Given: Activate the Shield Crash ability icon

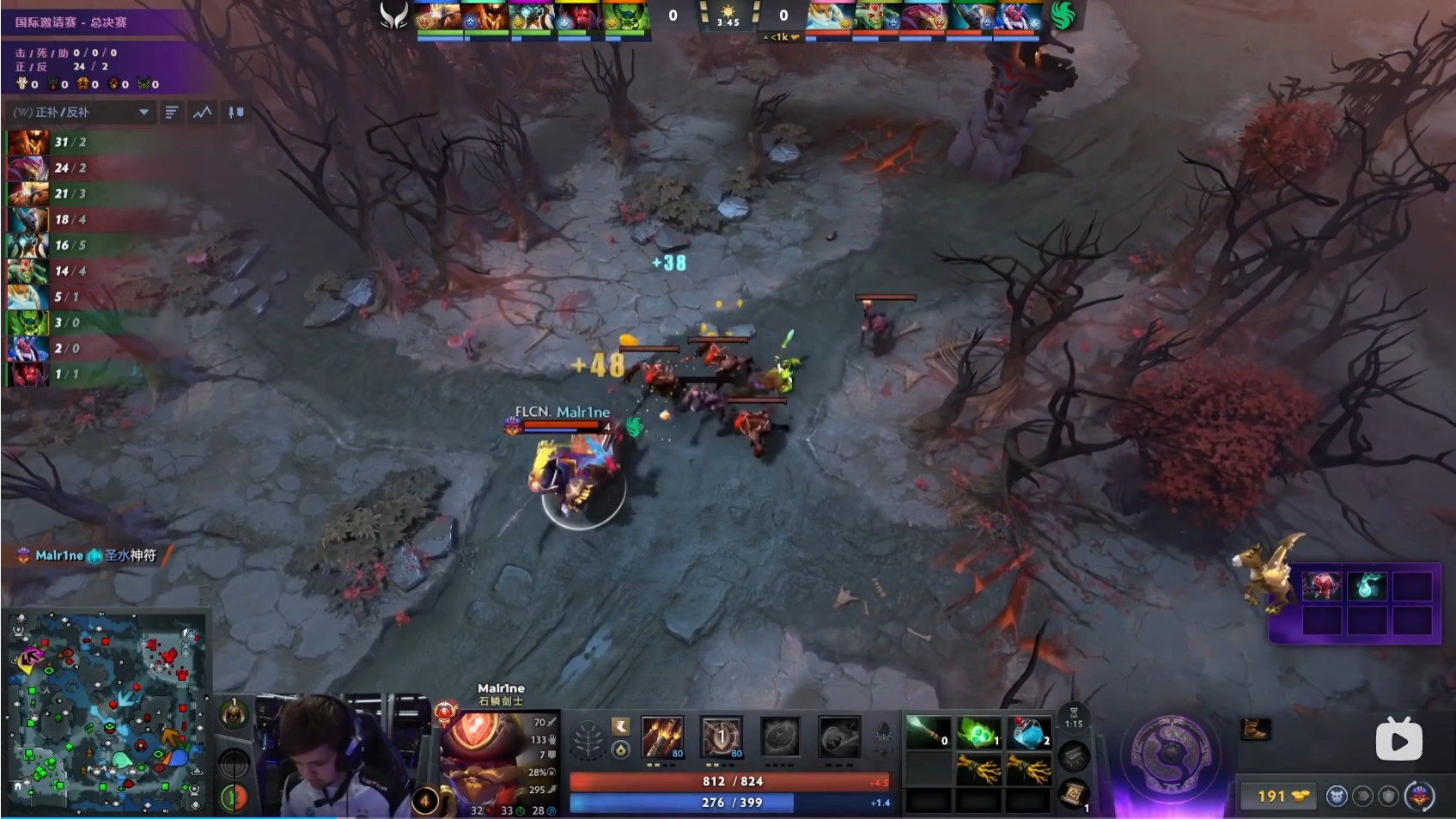Looking at the screenshot, I should click(x=722, y=737).
